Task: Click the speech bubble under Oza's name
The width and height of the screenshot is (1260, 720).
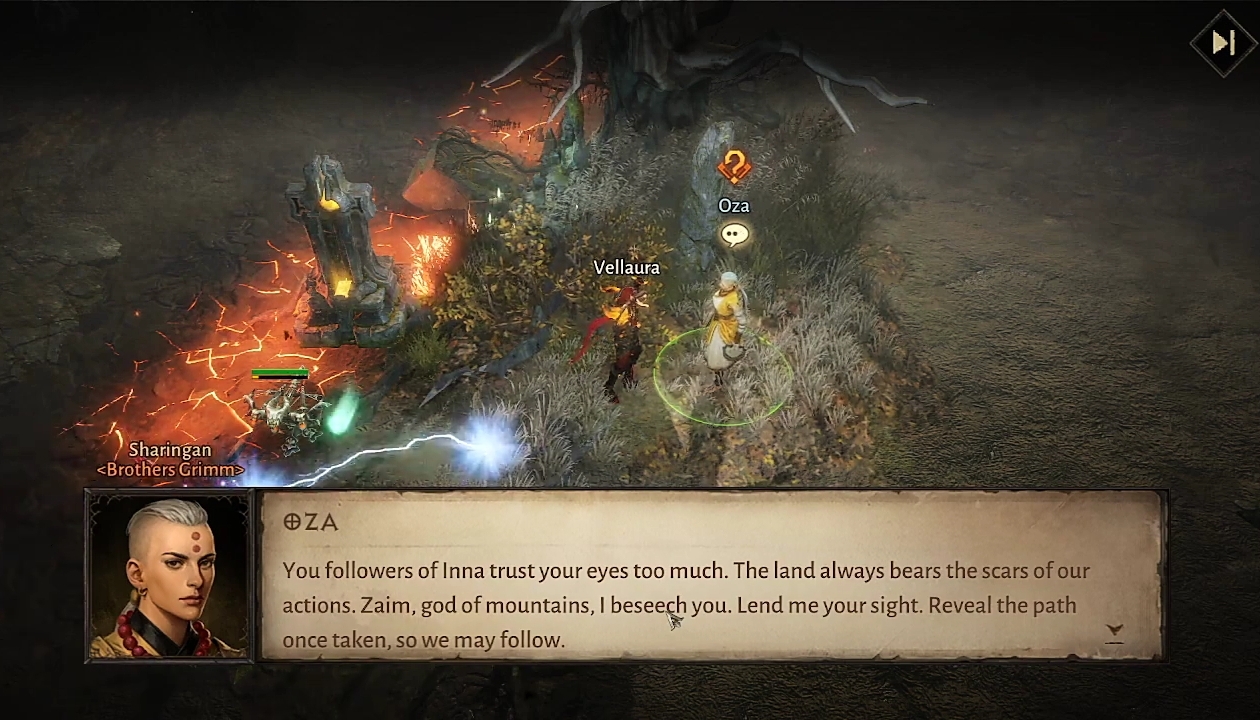Action: 734,235
